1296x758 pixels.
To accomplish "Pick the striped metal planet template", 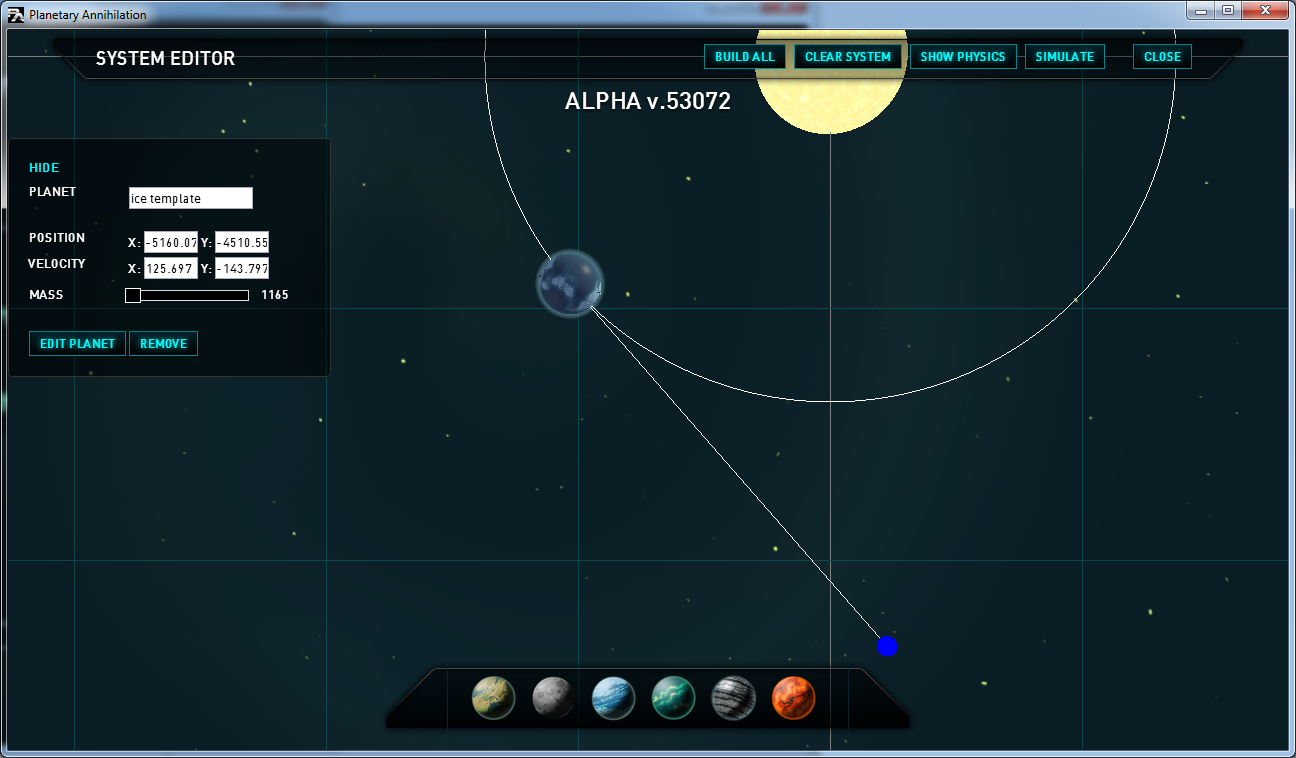I will coord(733,698).
